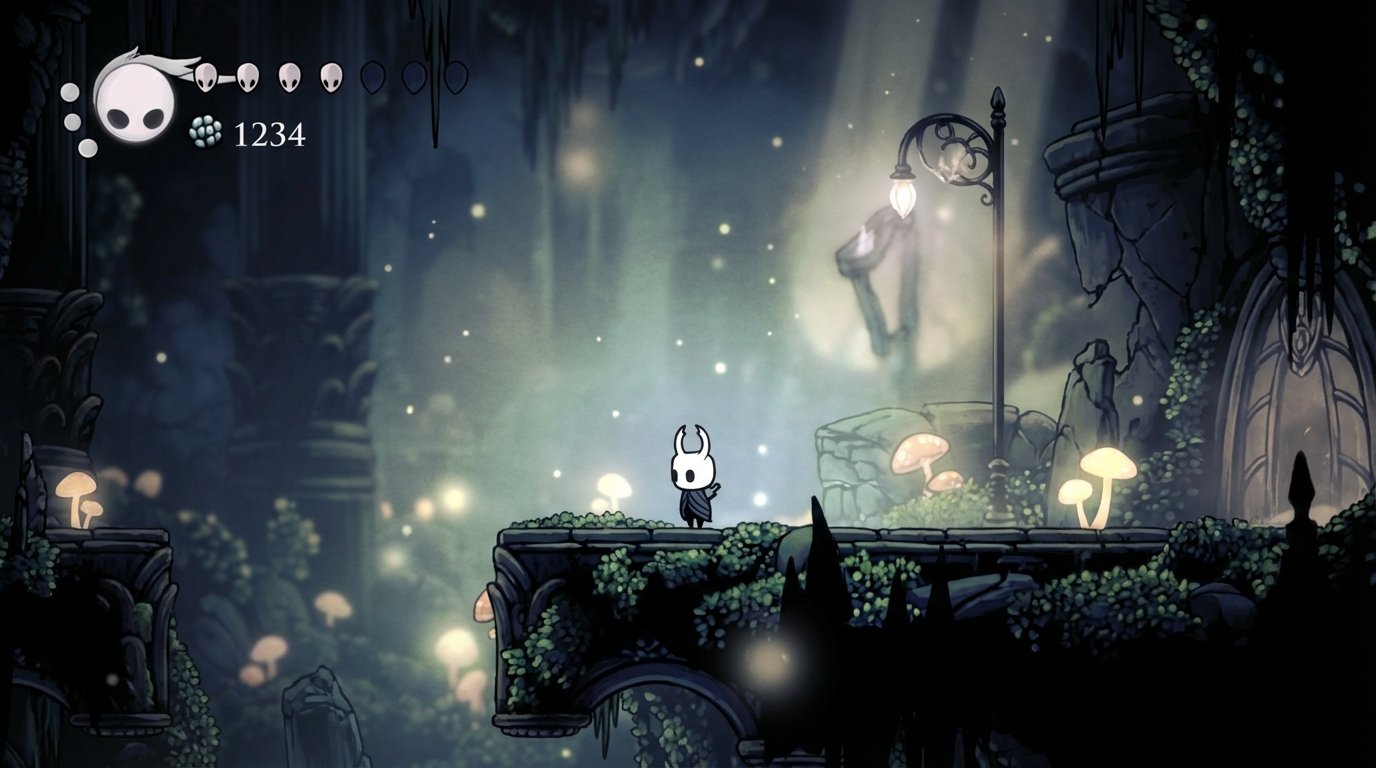Select the first filled health mask
Screen dimensions: 1376x768
coord(206,75)
